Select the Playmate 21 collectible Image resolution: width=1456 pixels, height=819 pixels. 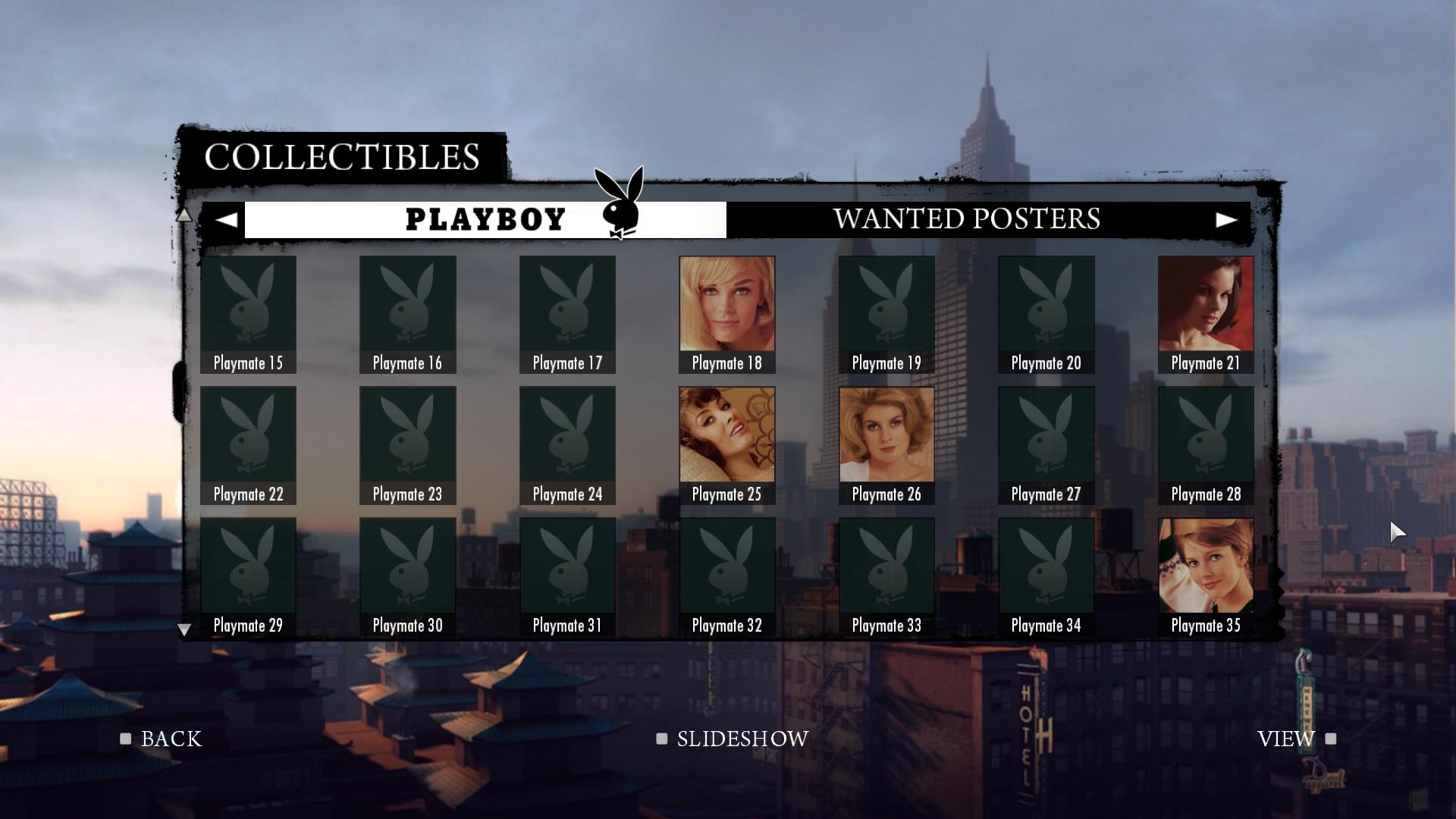tap(1205, 314)
